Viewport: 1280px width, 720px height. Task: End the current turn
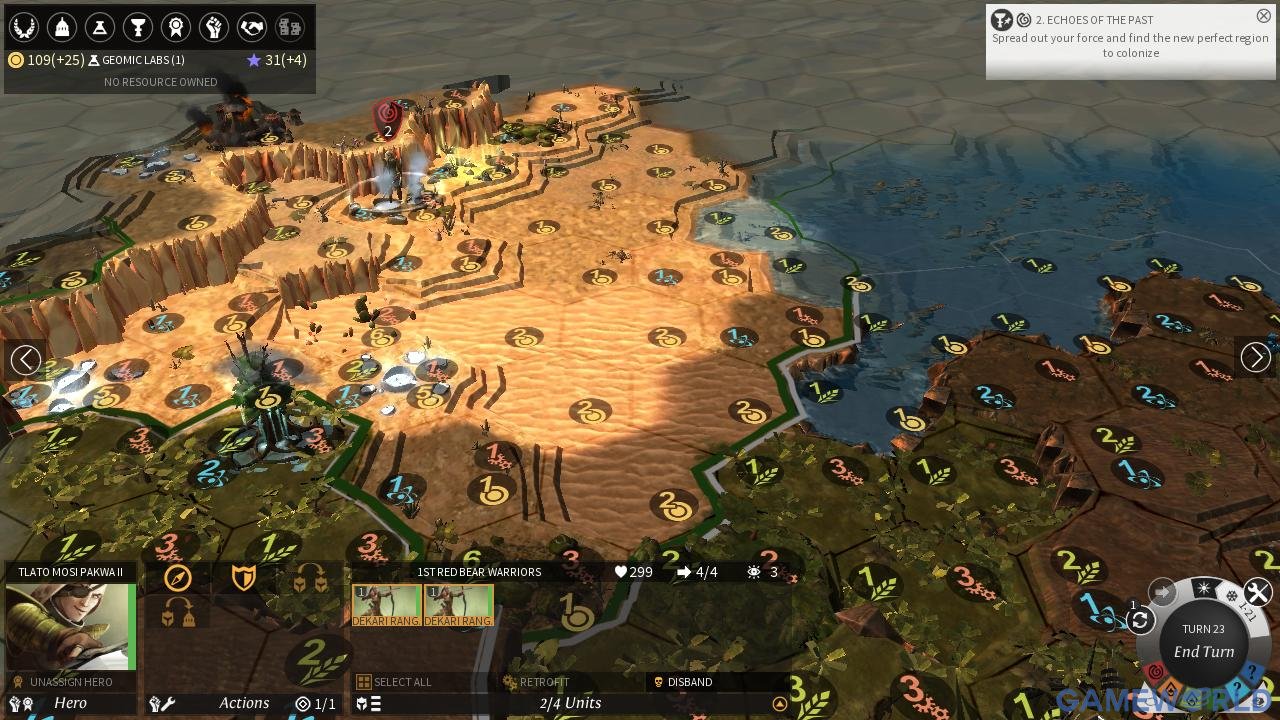pos(1203,651)
